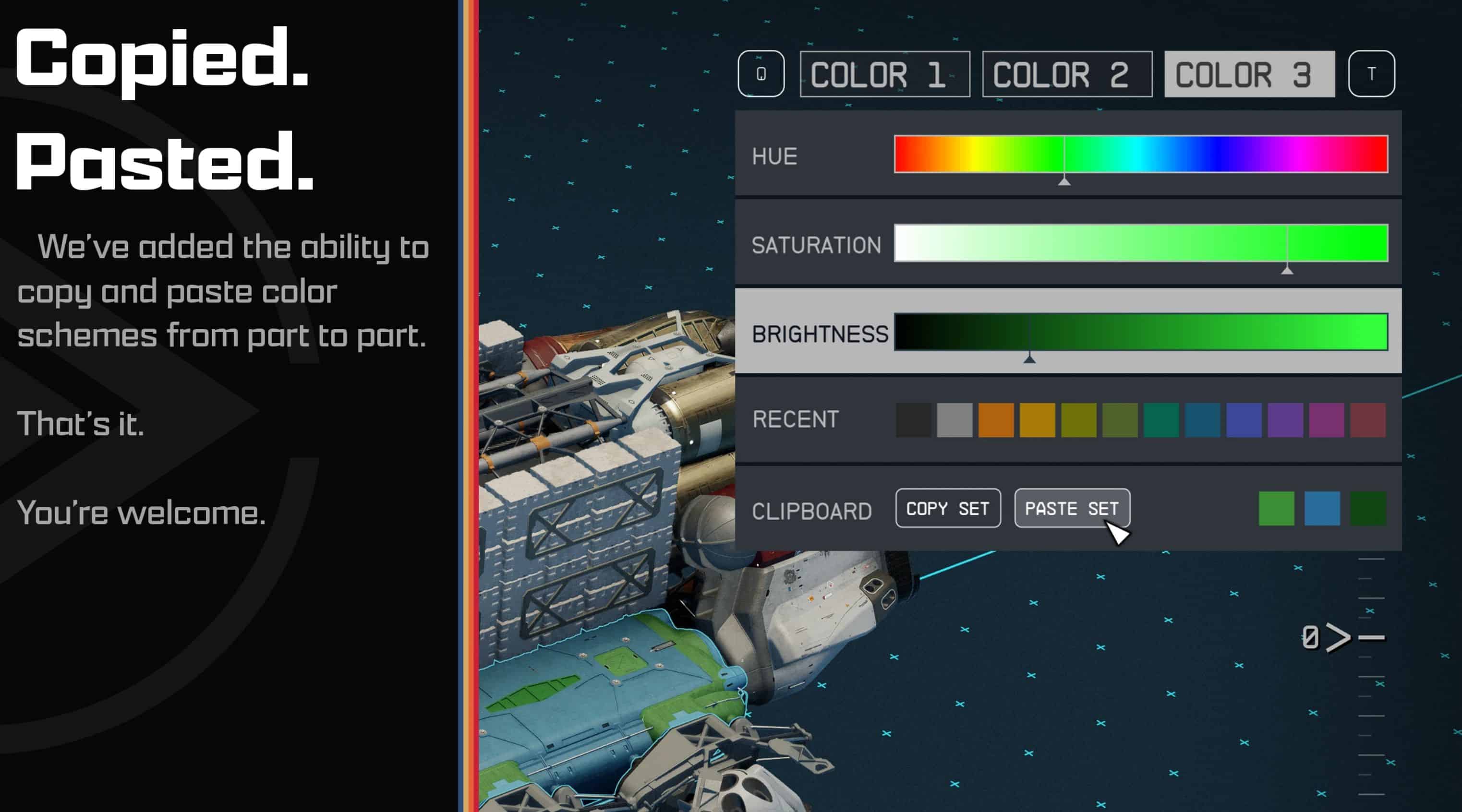Set a value on the Brightness slider
The width and height of the screenshot is (1462, 812).
pyautogui.click(x=1141, y=332)
